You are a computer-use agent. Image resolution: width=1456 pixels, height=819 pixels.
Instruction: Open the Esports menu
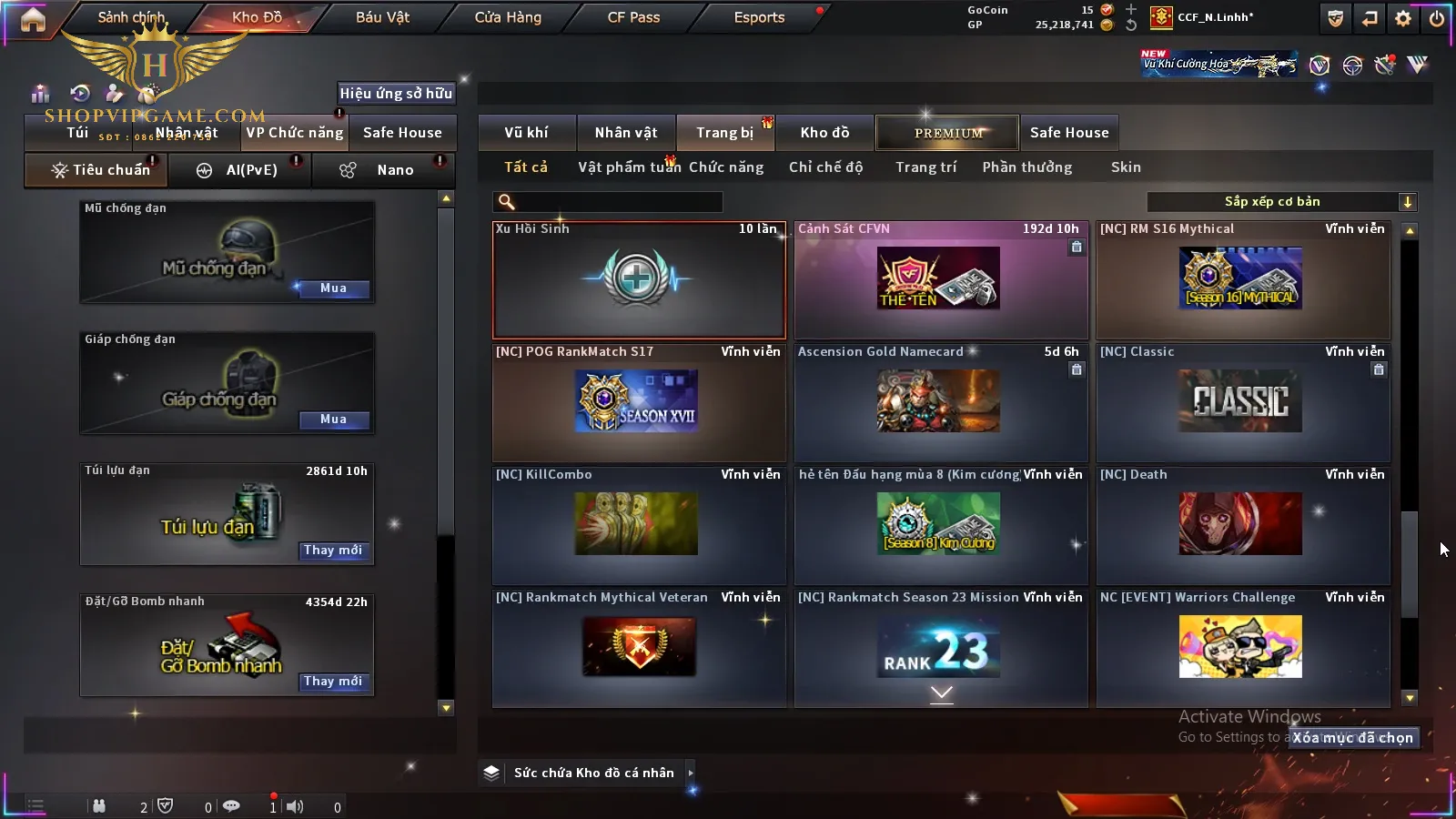tap(759, 17)
